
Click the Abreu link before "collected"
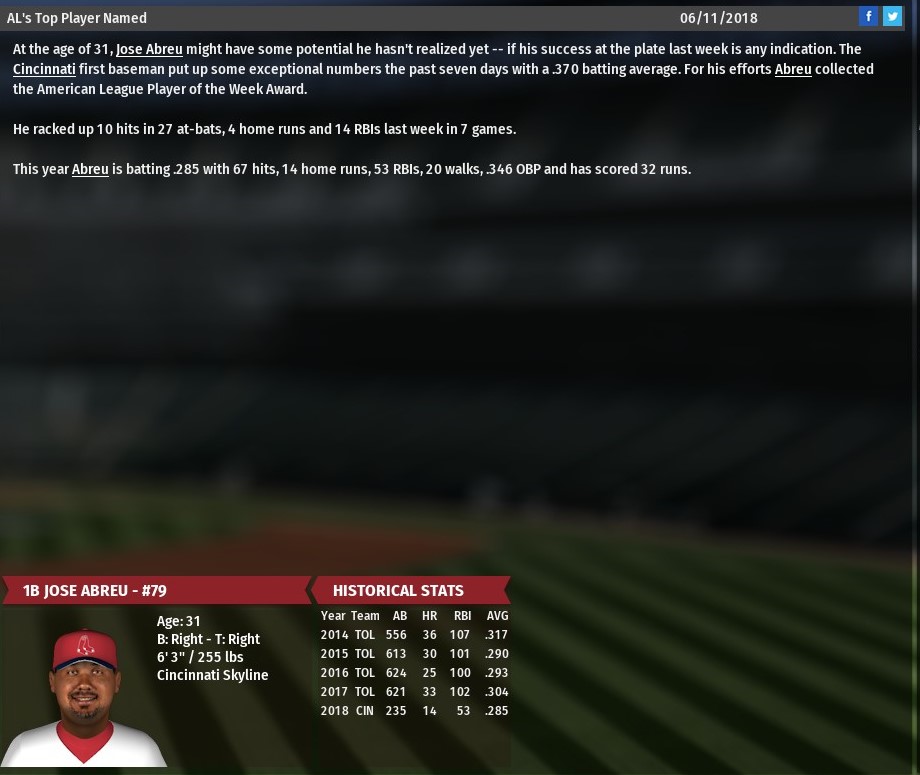click(793, 69)
